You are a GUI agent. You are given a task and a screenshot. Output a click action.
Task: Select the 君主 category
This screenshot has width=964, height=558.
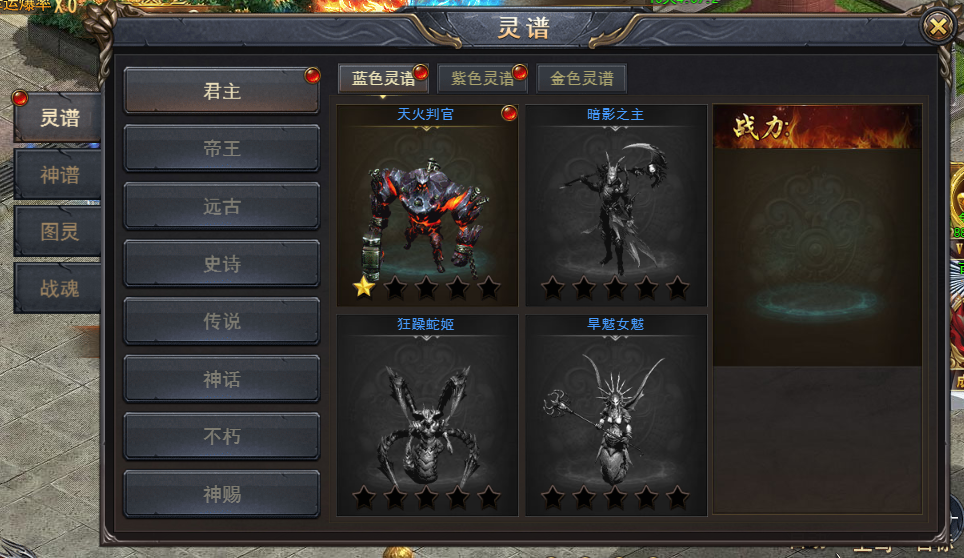point(222,91)
